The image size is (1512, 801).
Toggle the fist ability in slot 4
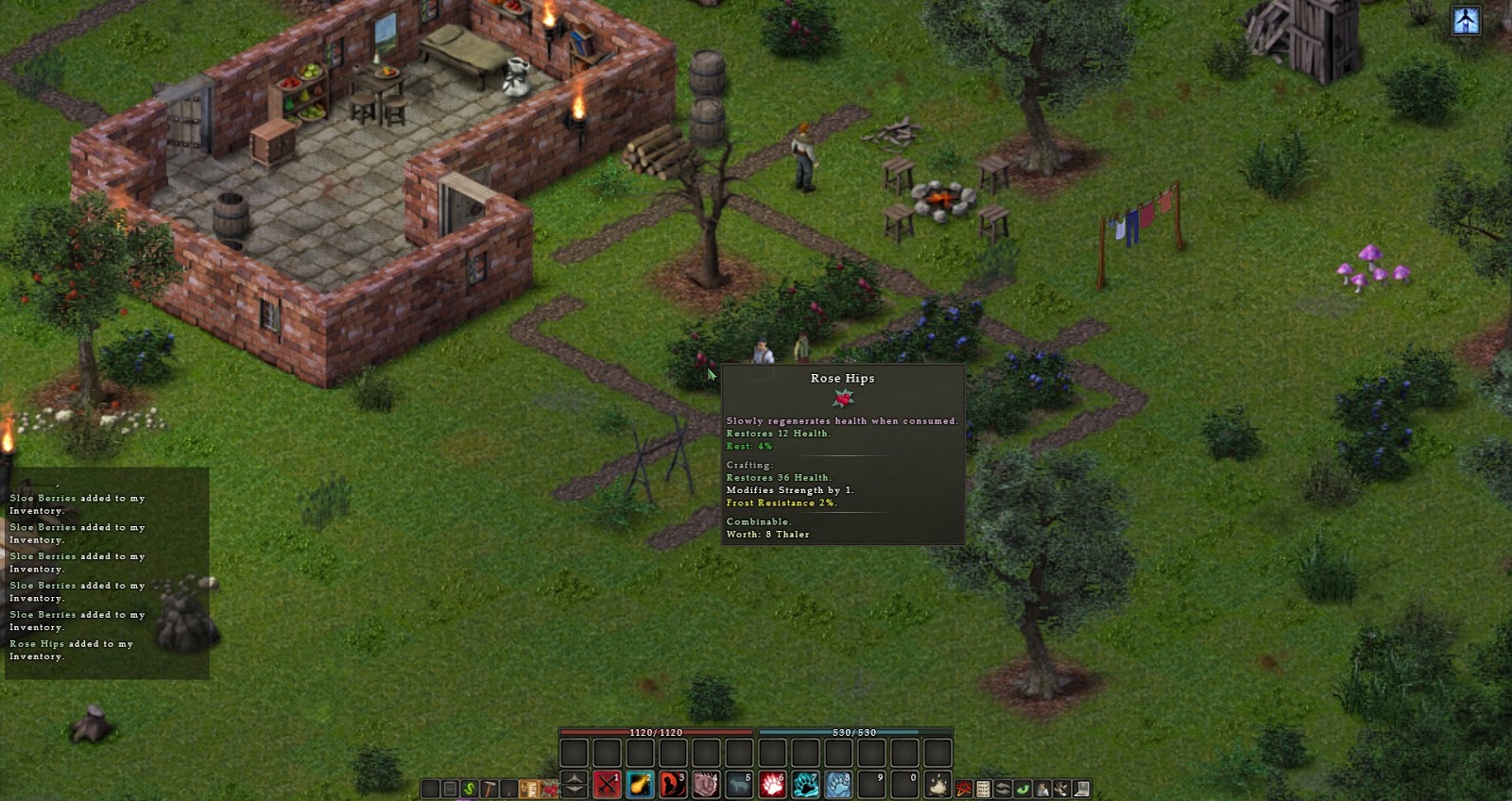pyautogui.click(x=705, y=786)
